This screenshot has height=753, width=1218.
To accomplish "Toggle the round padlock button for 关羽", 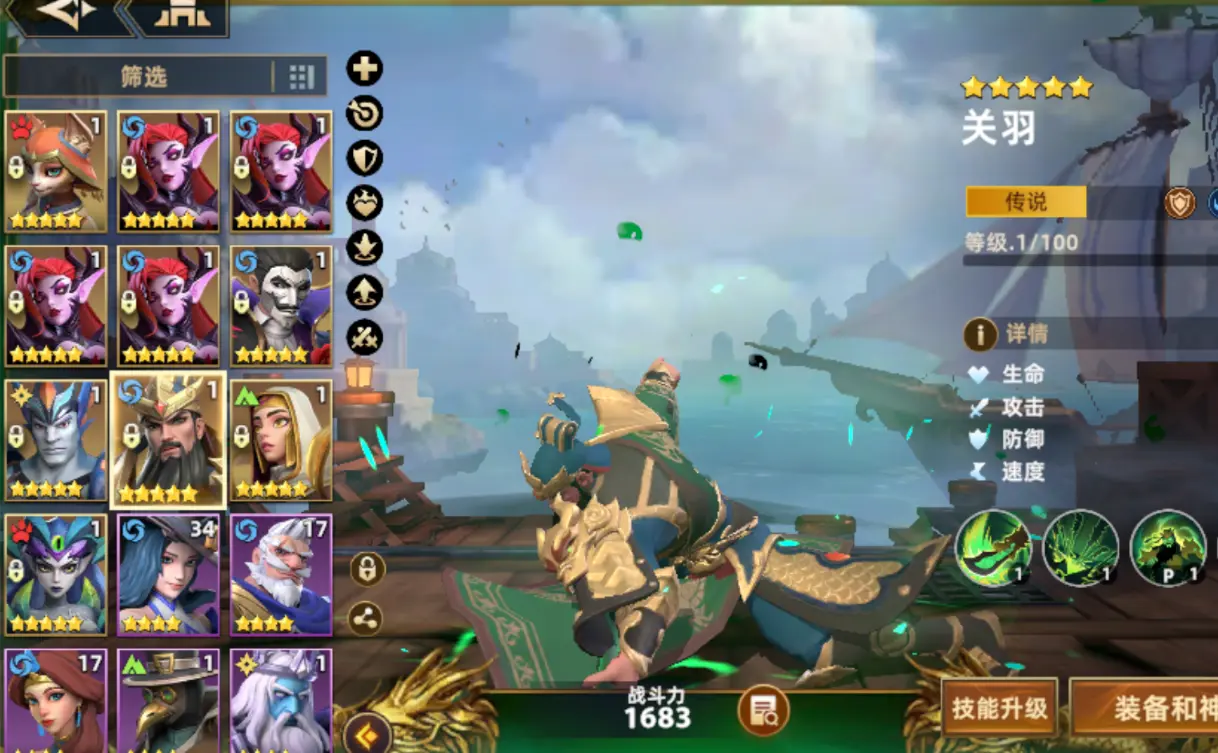I will tap(367, 570).
